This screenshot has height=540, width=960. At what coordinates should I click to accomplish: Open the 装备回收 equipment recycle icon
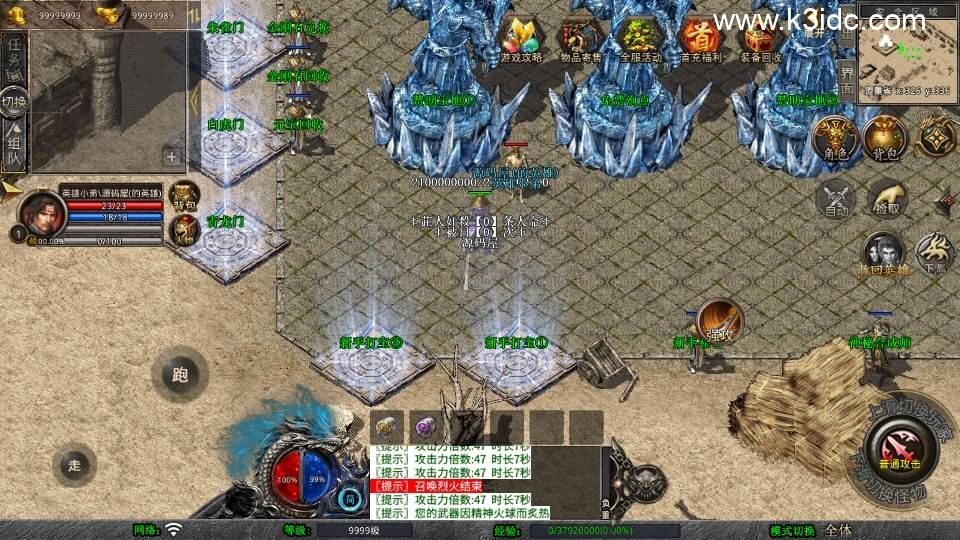pyautogui.click(x=760, y=39)
